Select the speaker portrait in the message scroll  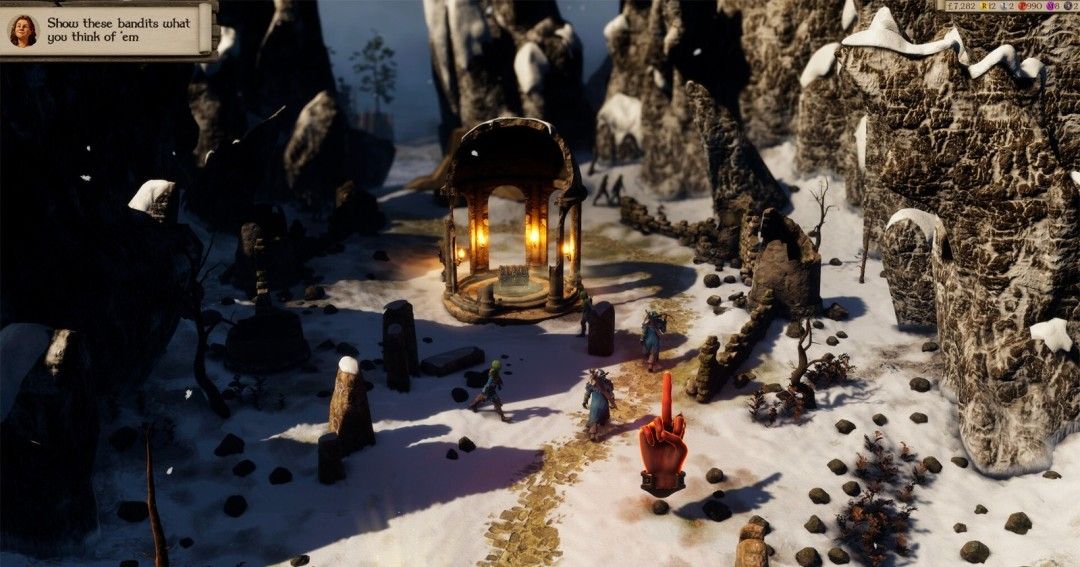(x=22, y=31)
